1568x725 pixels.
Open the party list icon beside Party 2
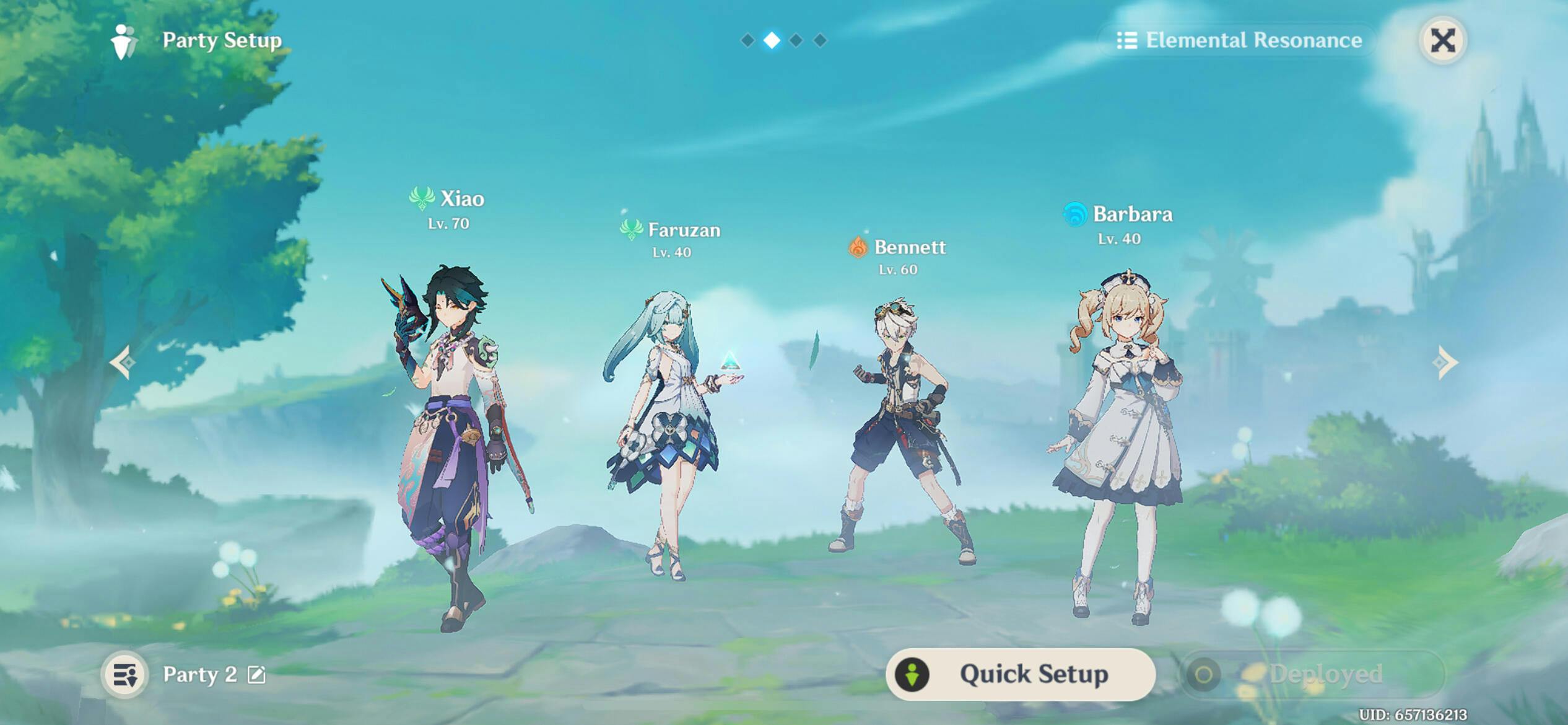coord(124,674)
